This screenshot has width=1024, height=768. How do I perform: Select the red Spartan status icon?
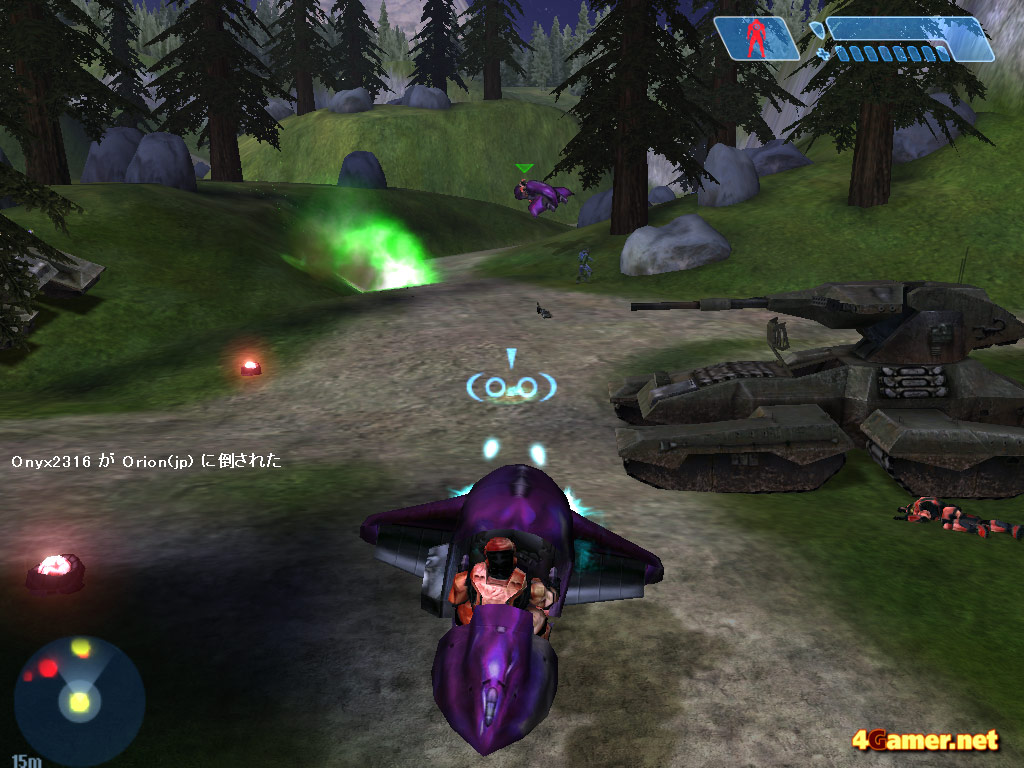(x=758, y=38)
